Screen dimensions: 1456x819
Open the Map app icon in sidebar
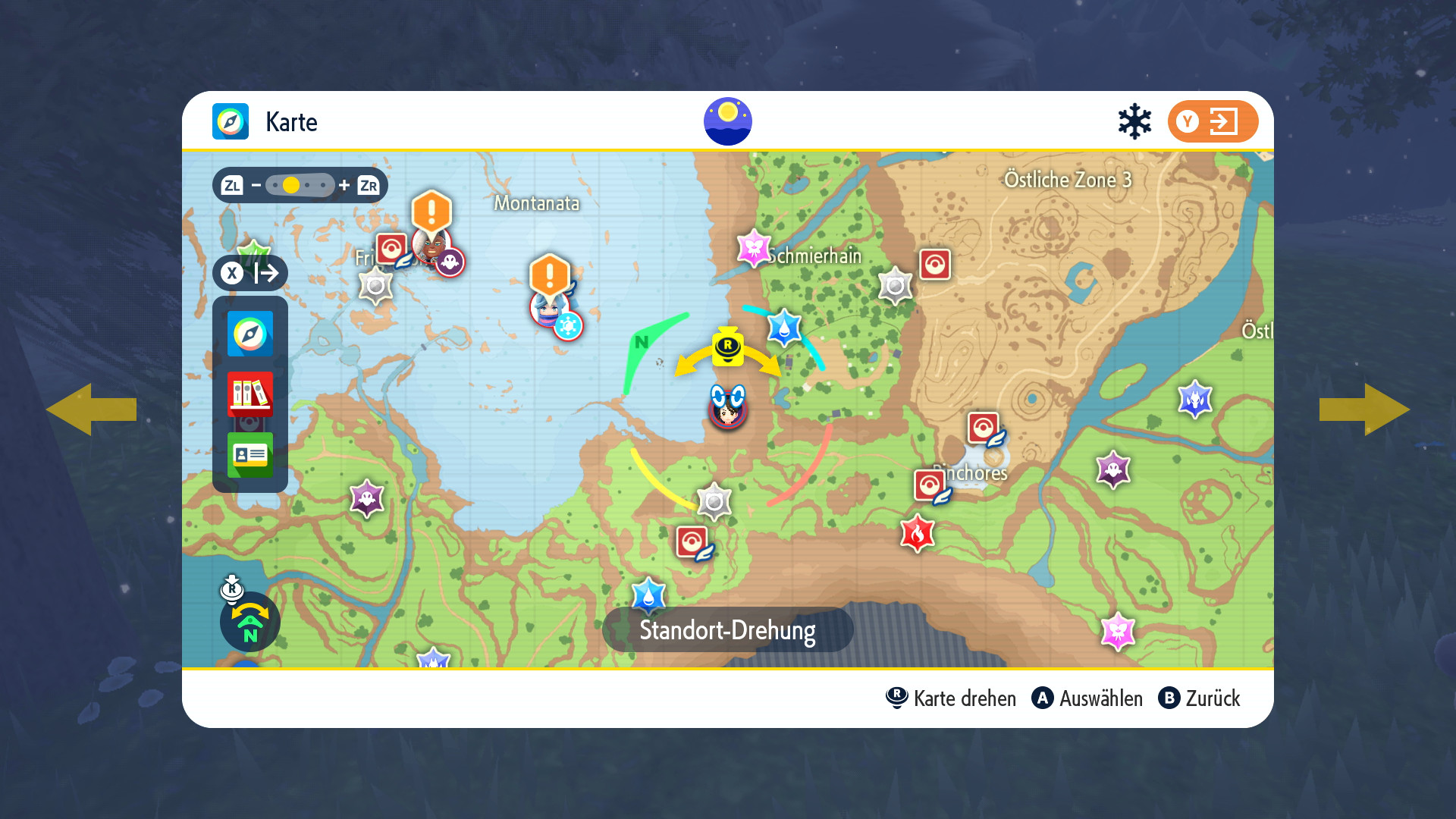click(250, 334)
